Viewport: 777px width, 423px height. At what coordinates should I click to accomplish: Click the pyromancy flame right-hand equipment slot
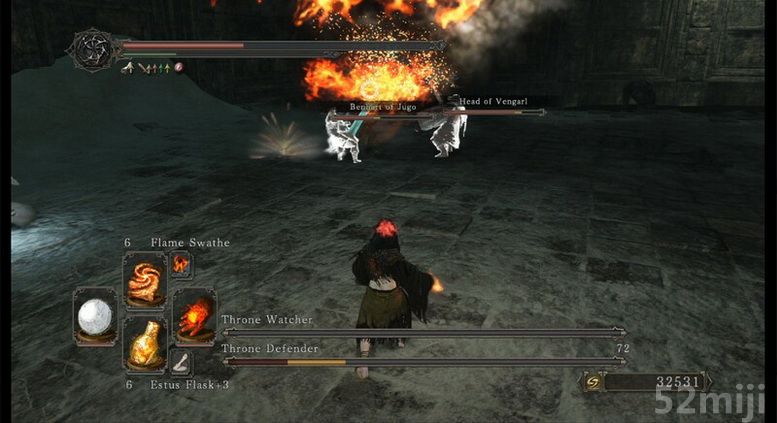[194, 314]
